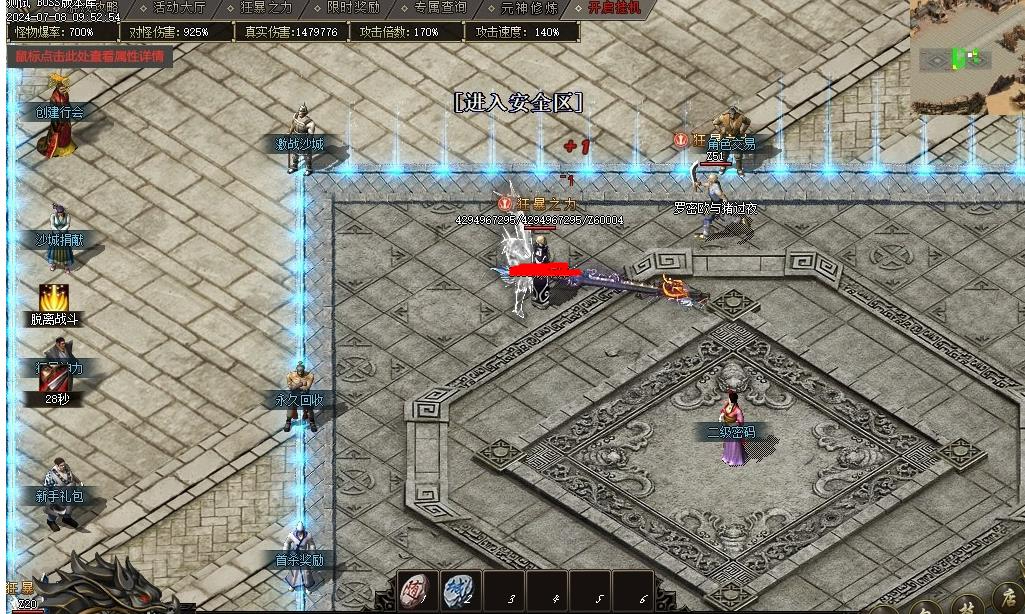Click the 脱离战斗 leave-combat flame icon

[x=54, y=298]
